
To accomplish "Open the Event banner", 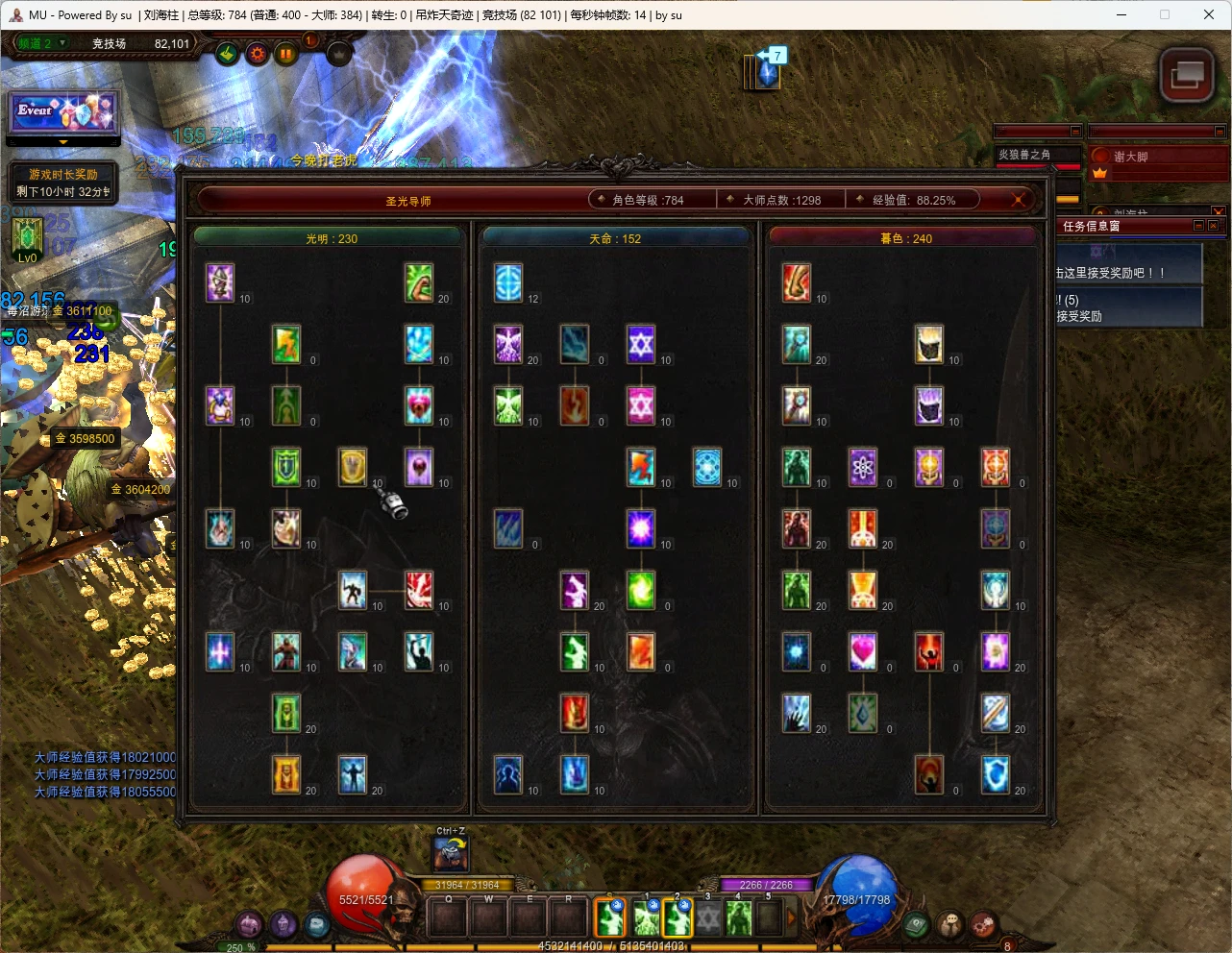I will click(x=63, y=111).
